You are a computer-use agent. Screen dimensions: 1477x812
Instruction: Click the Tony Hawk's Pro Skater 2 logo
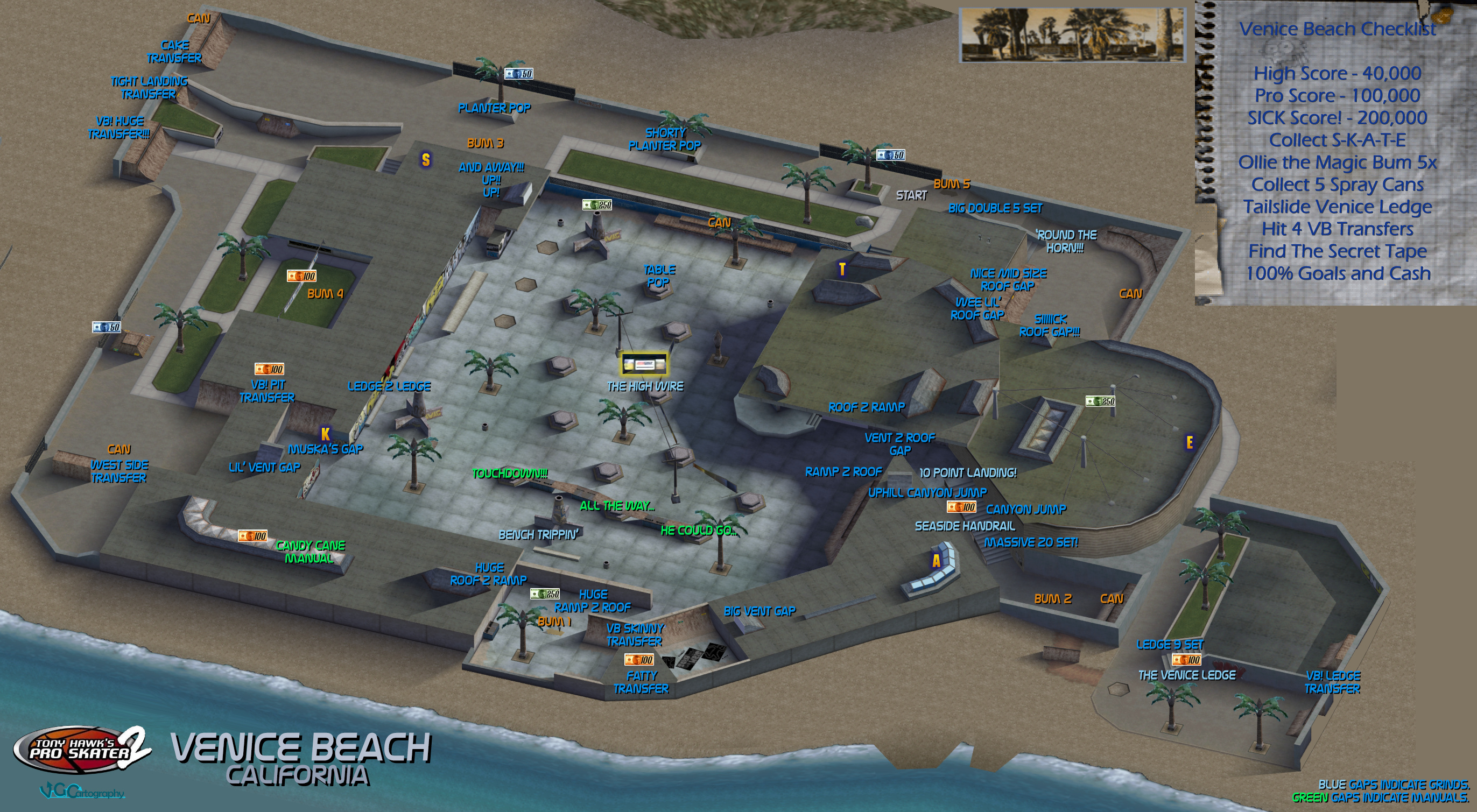[82, 750]
